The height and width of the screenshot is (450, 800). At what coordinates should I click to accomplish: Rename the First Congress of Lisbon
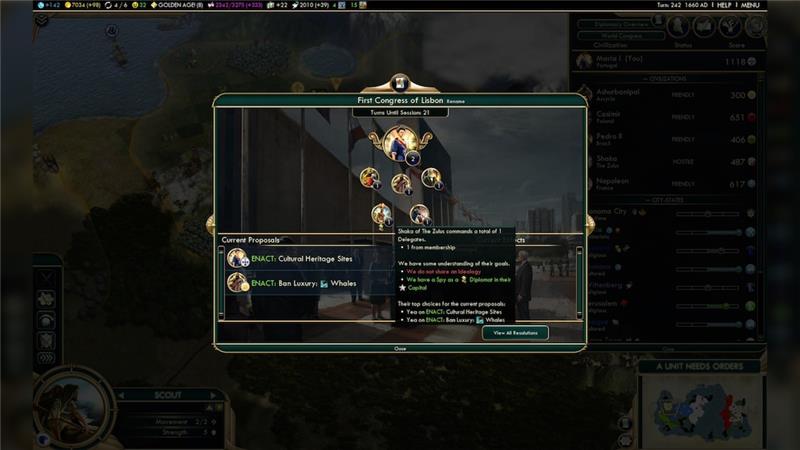pos(455,102)
